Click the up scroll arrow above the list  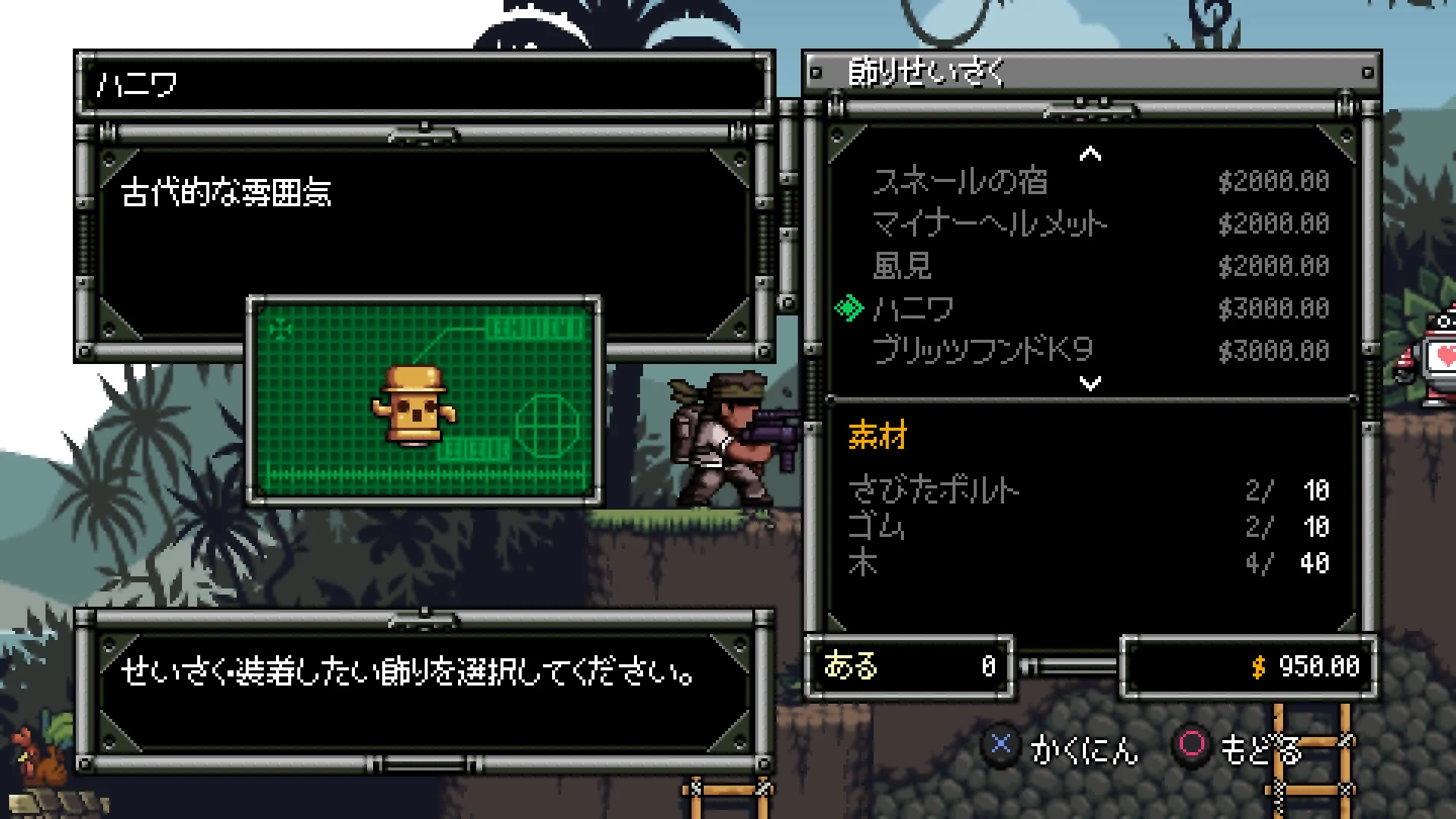1090,153
